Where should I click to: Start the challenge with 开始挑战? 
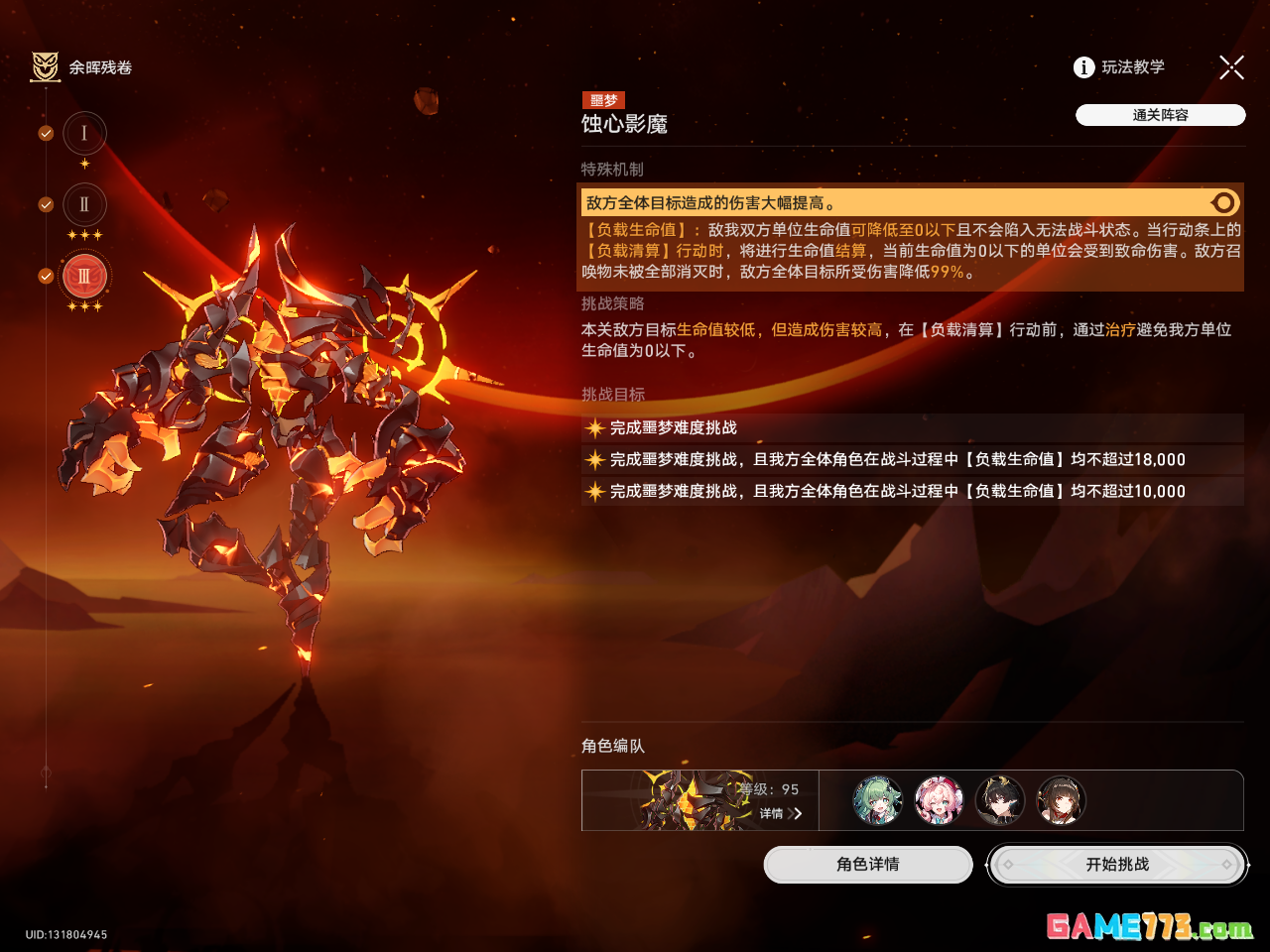click(1117, 865)
